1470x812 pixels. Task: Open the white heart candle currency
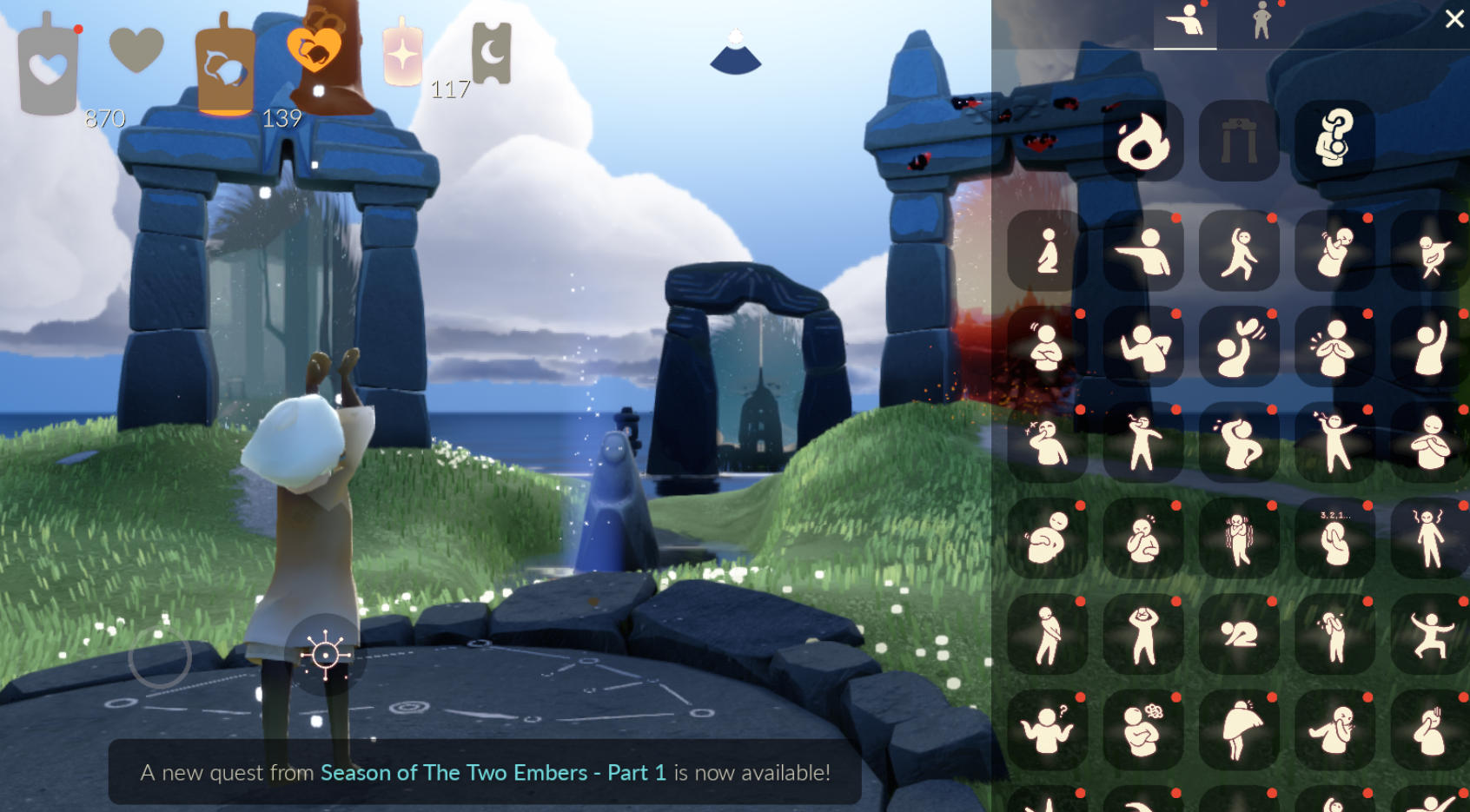pos(48,68)
